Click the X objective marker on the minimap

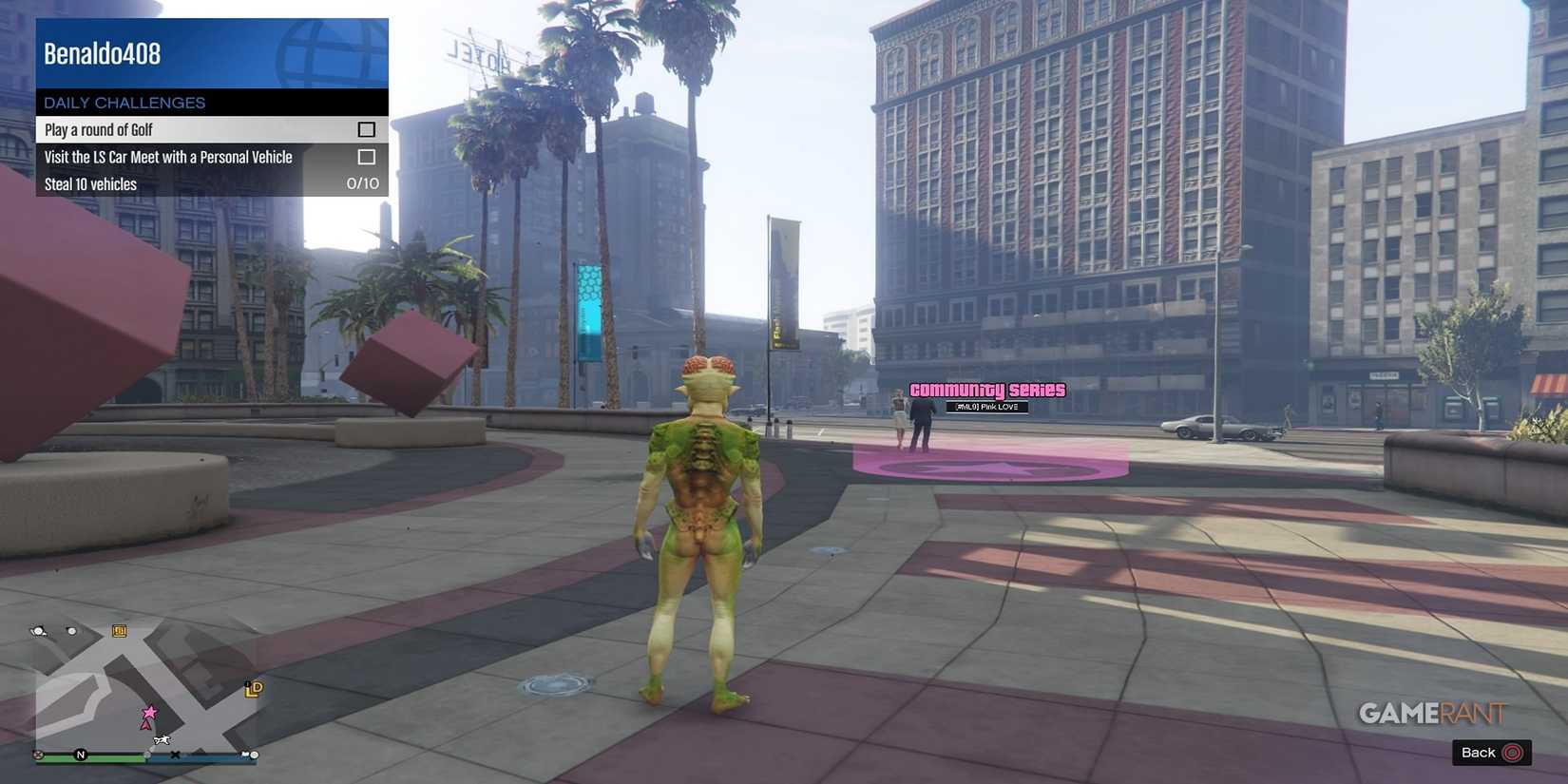175,755
